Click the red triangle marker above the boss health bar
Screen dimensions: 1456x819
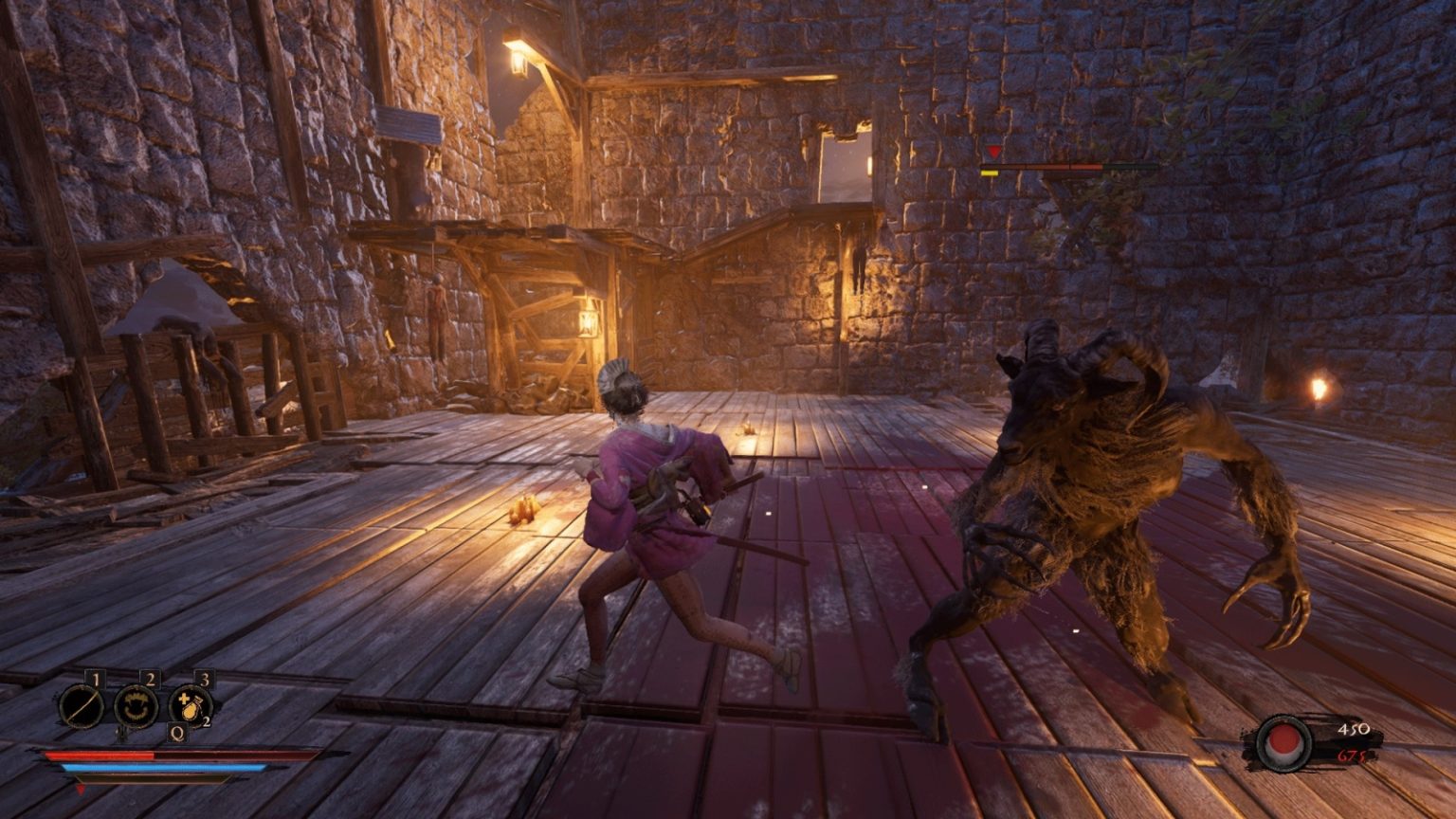[x=992, y=152]
